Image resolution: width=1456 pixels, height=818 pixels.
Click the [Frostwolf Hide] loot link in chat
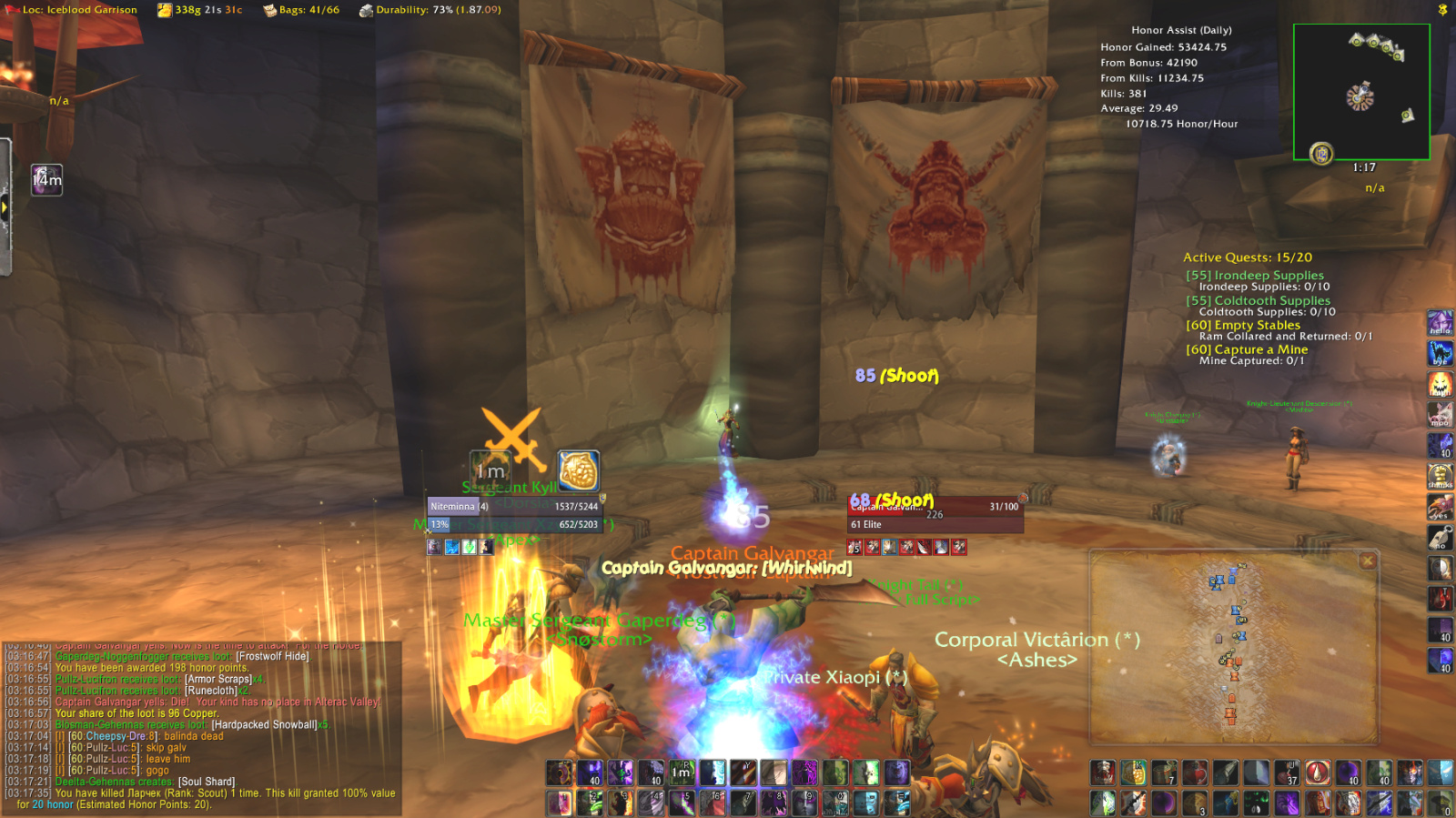coord(273,655)
